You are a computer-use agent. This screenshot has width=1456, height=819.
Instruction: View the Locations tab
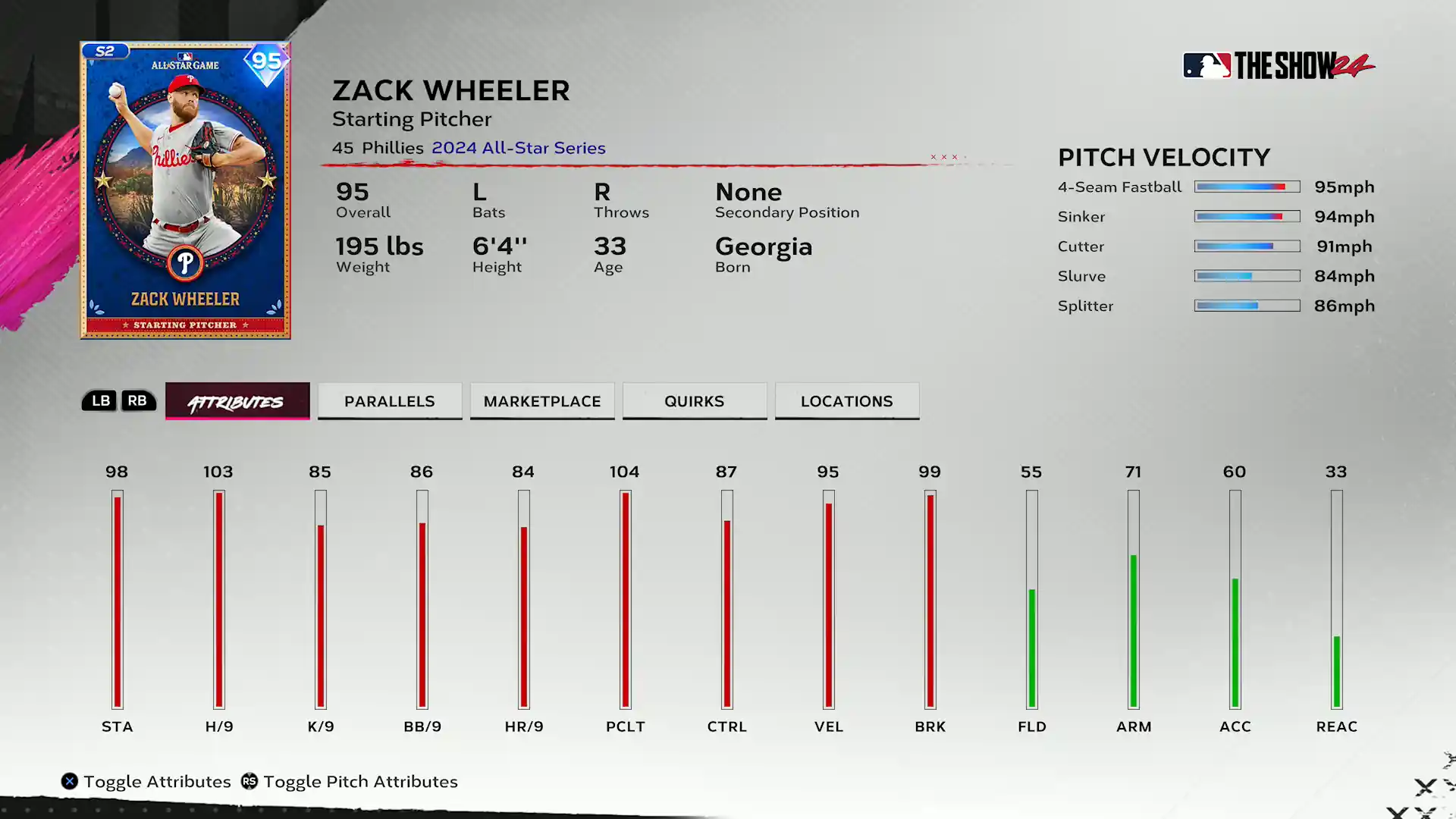(x=847, y=401)
